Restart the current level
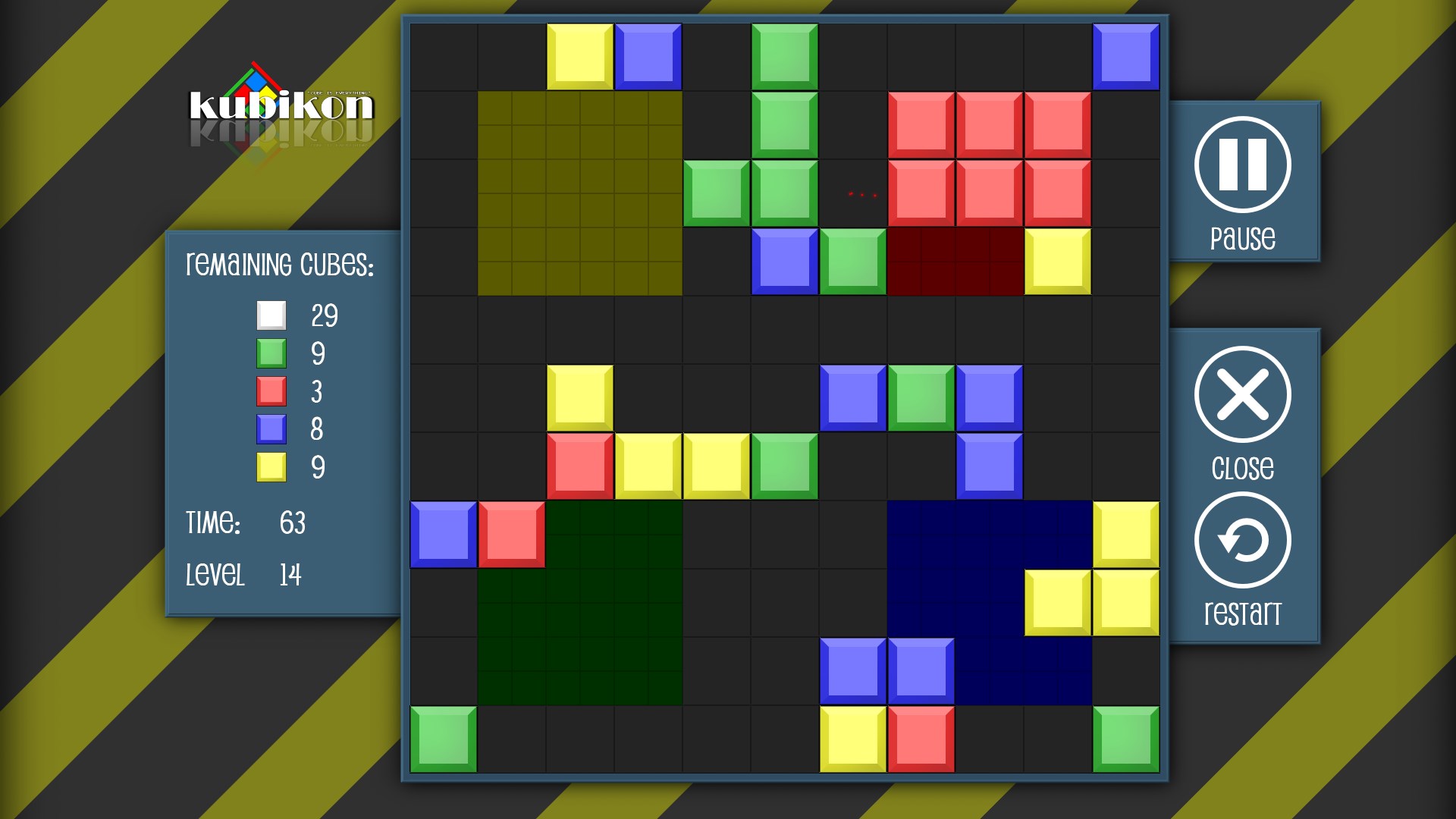Screen dimensions: 1456x819 (x=1244, y=540)
